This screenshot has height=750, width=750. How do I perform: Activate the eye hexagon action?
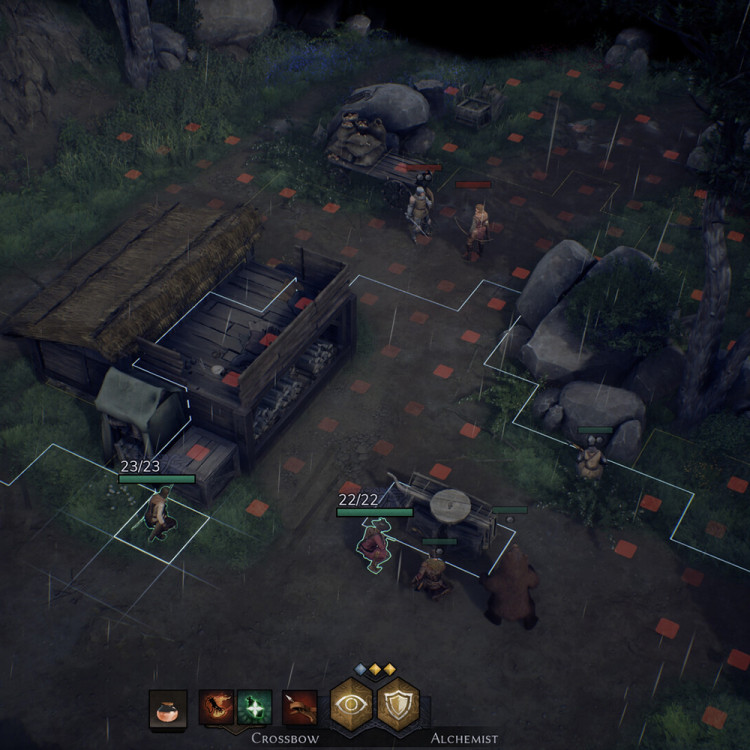tap(352, 704)
